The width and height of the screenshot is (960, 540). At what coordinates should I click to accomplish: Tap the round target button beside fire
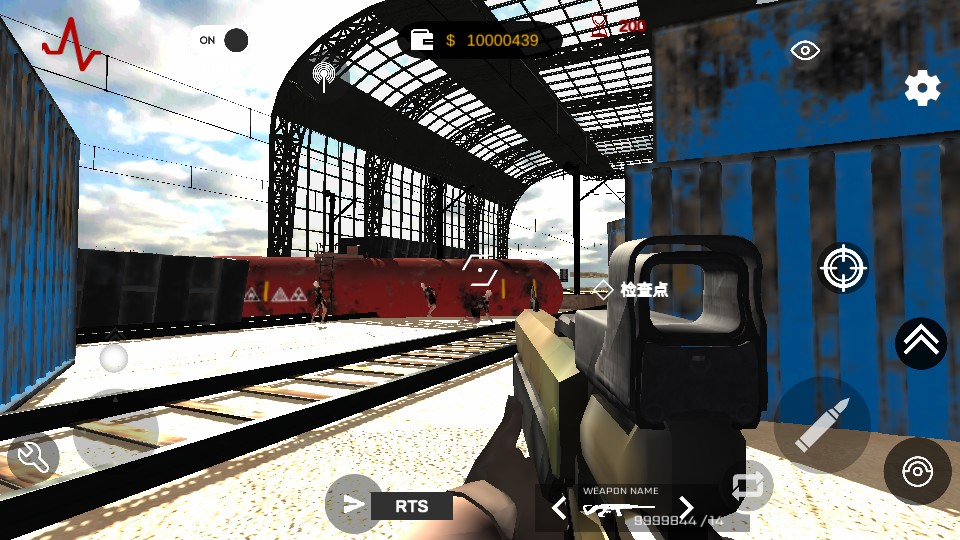pyautogui.click(x=917, y=471)
